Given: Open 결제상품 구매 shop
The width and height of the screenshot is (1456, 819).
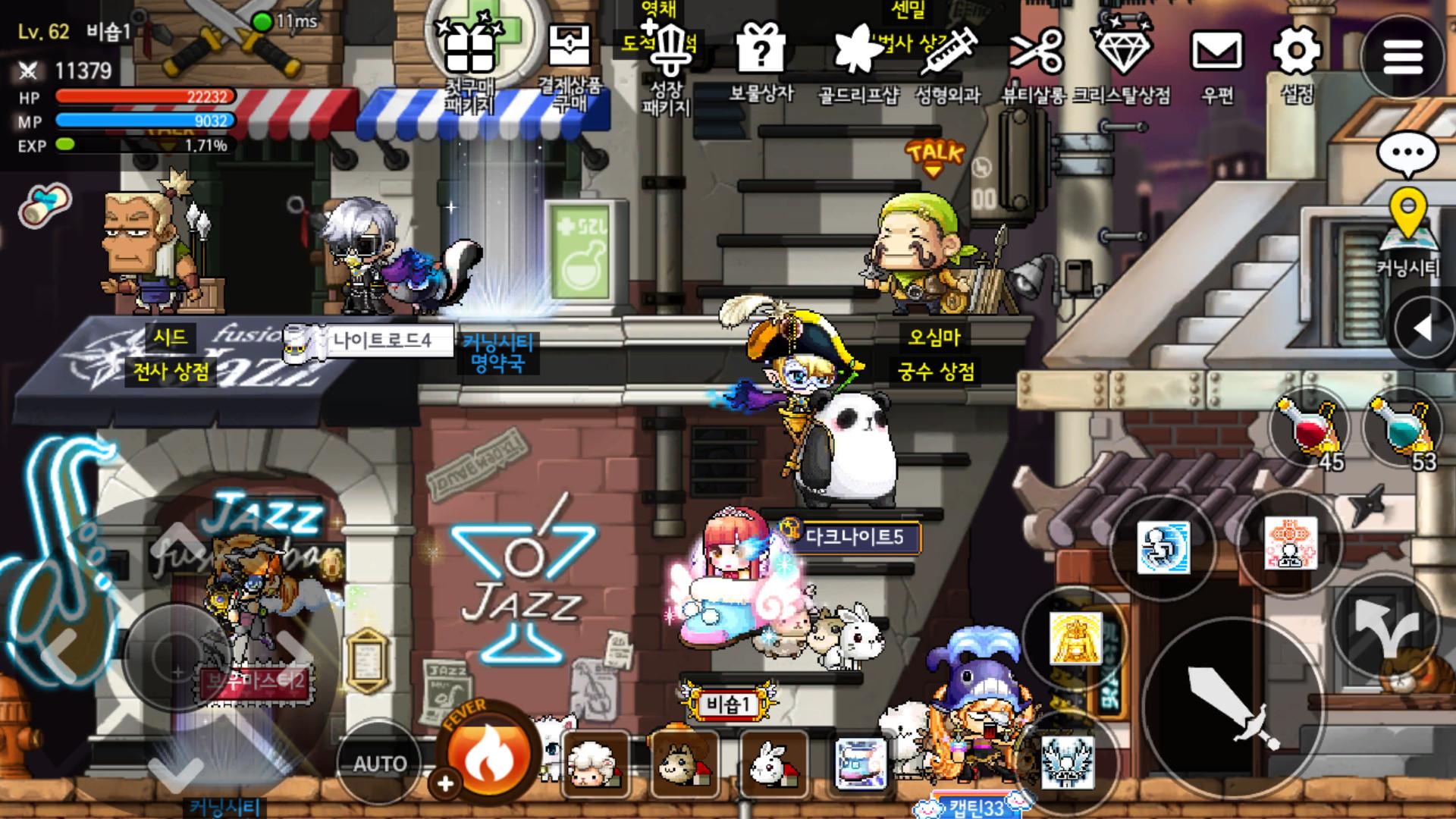Looking at the screenshot, I should pos(569,49).
